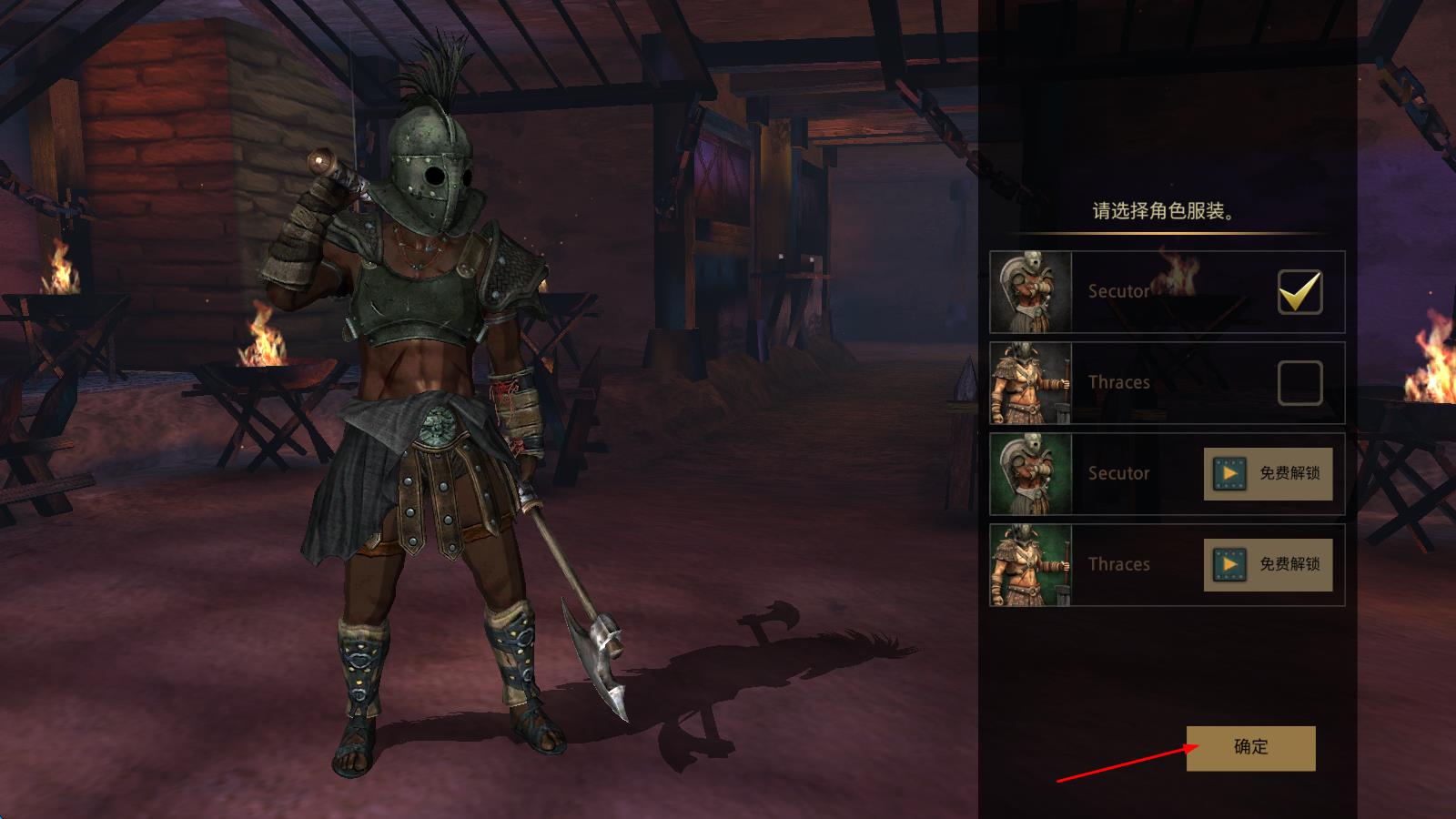This screenshot has width=1456, height=819.
Task: Choose the thumbnail beside the unchecked Thraces checkbox
Action: (x=1031, y=383)
